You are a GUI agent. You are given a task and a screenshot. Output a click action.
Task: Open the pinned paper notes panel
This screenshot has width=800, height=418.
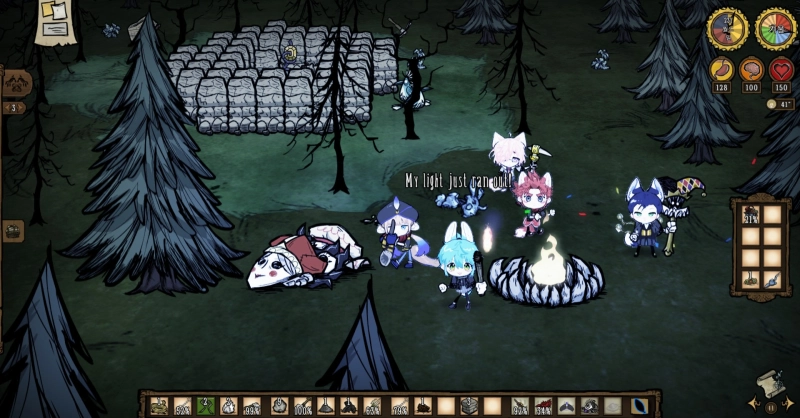click(54, 21)
